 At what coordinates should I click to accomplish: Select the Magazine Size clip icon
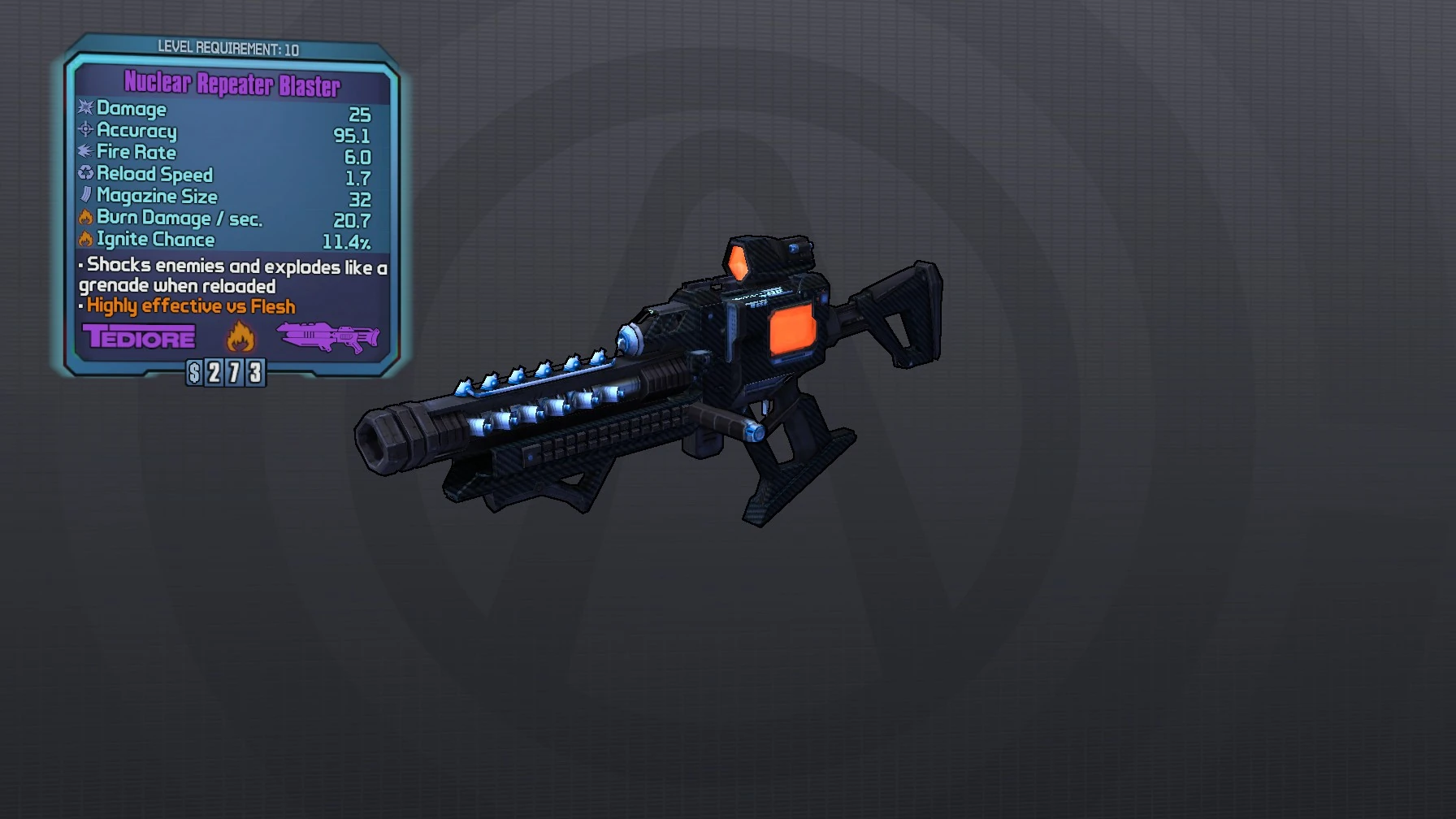(x=84, y=196)
